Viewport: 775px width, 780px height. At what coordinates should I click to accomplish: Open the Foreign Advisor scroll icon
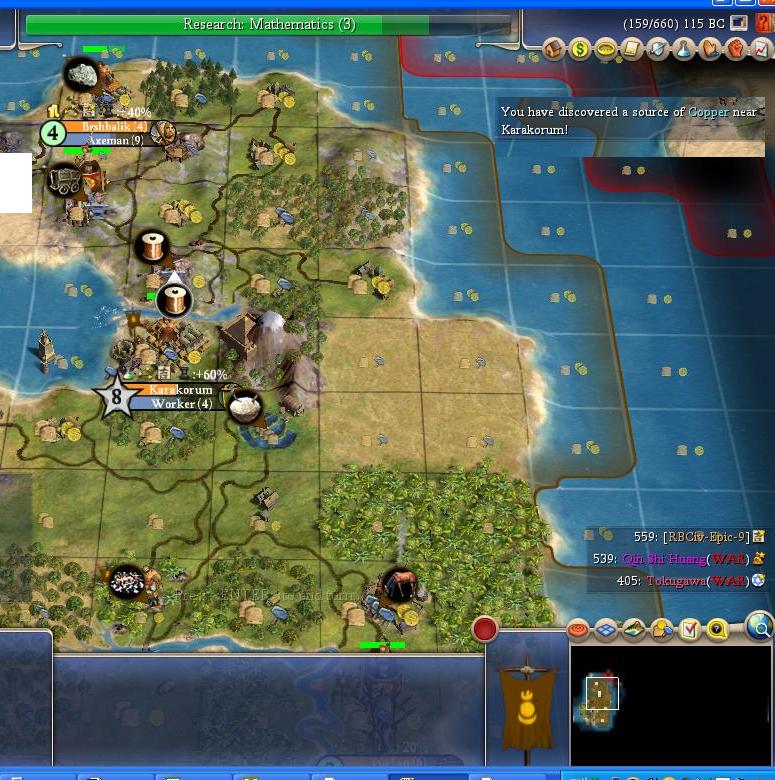click(x=632, y=49)
